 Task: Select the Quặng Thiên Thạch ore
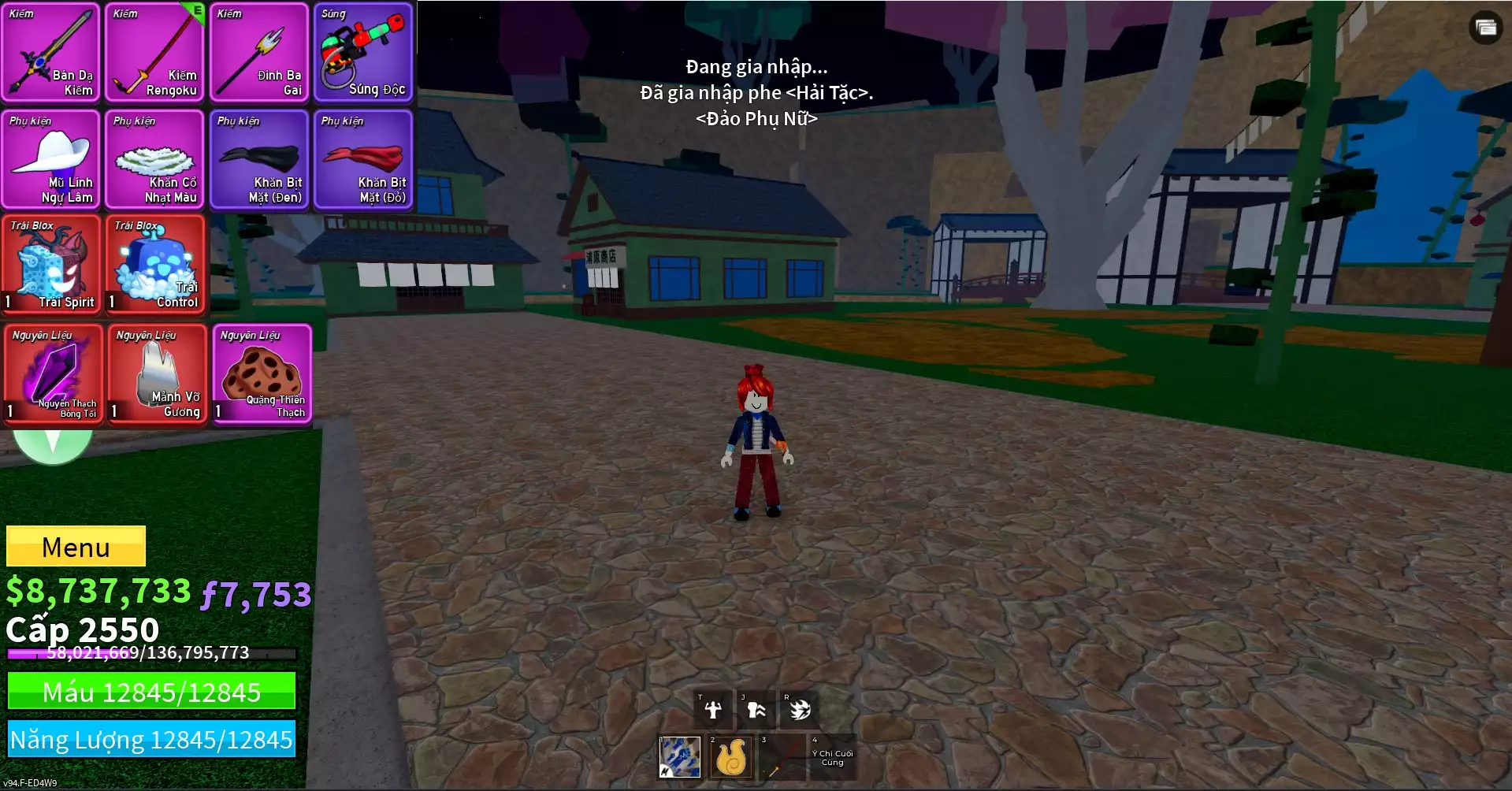[262, 374]
